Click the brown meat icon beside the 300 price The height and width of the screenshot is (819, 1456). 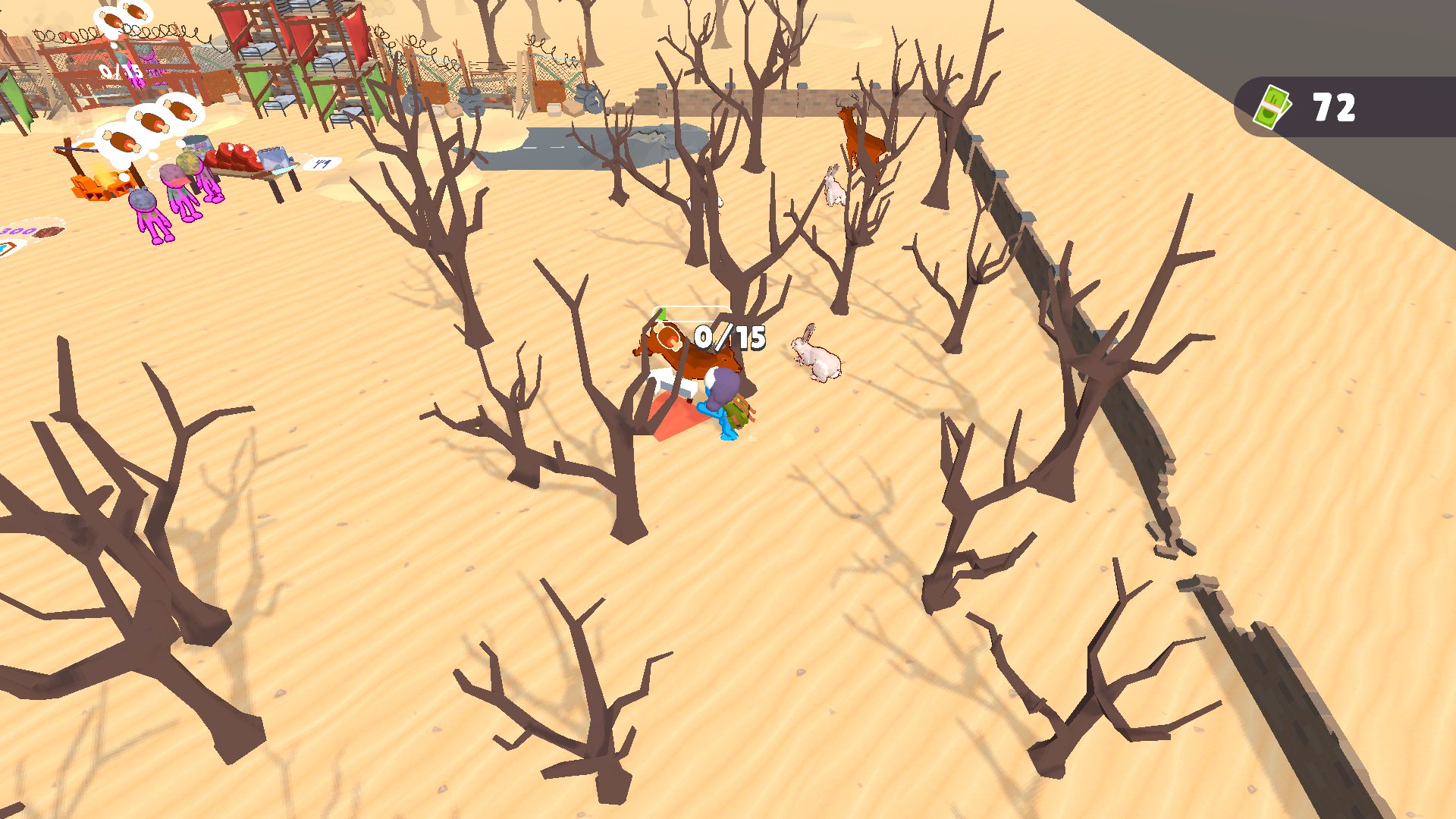pos(48,231)
